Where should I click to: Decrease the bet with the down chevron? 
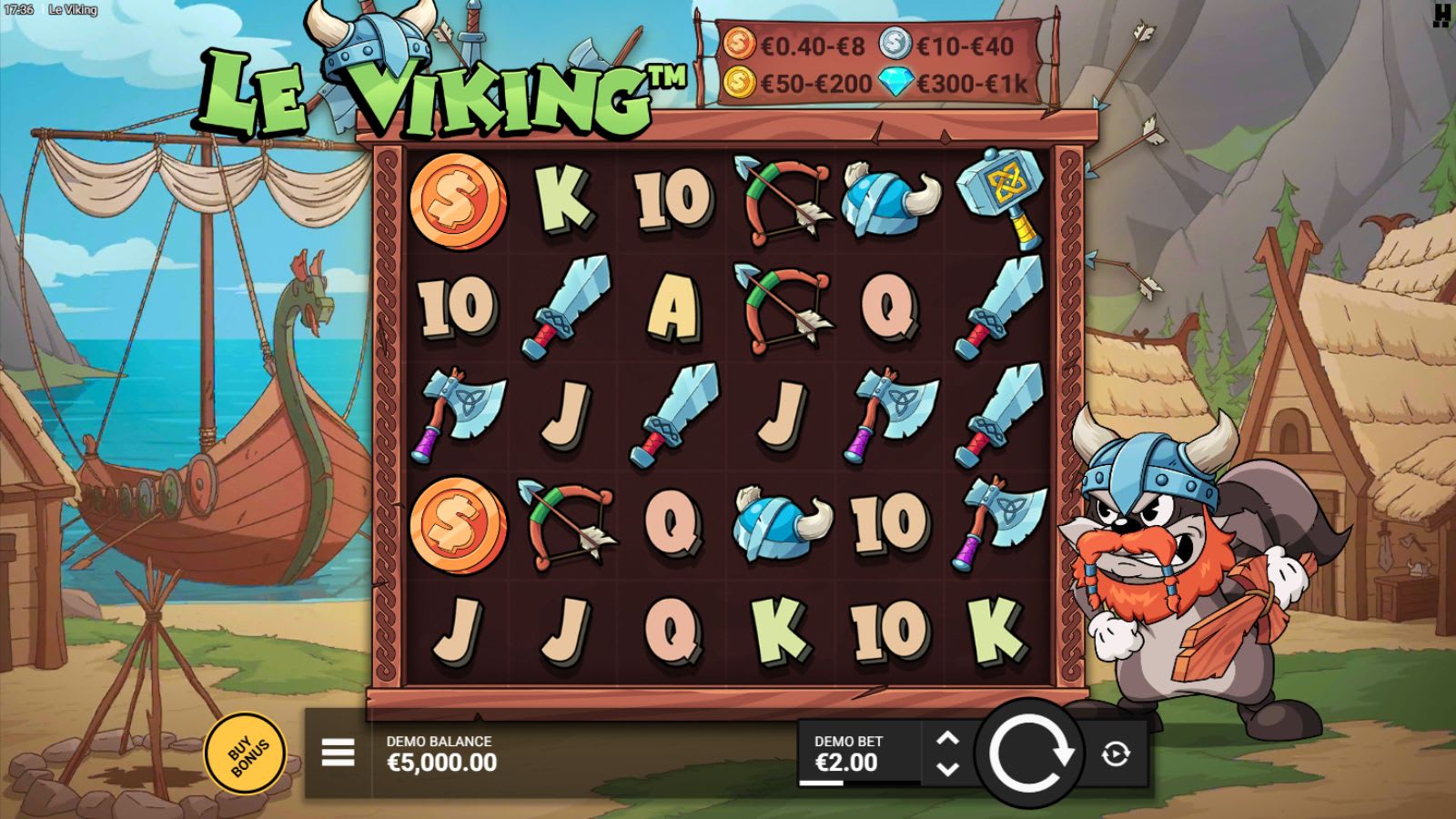pyautogui.click(x=946, y=769)
